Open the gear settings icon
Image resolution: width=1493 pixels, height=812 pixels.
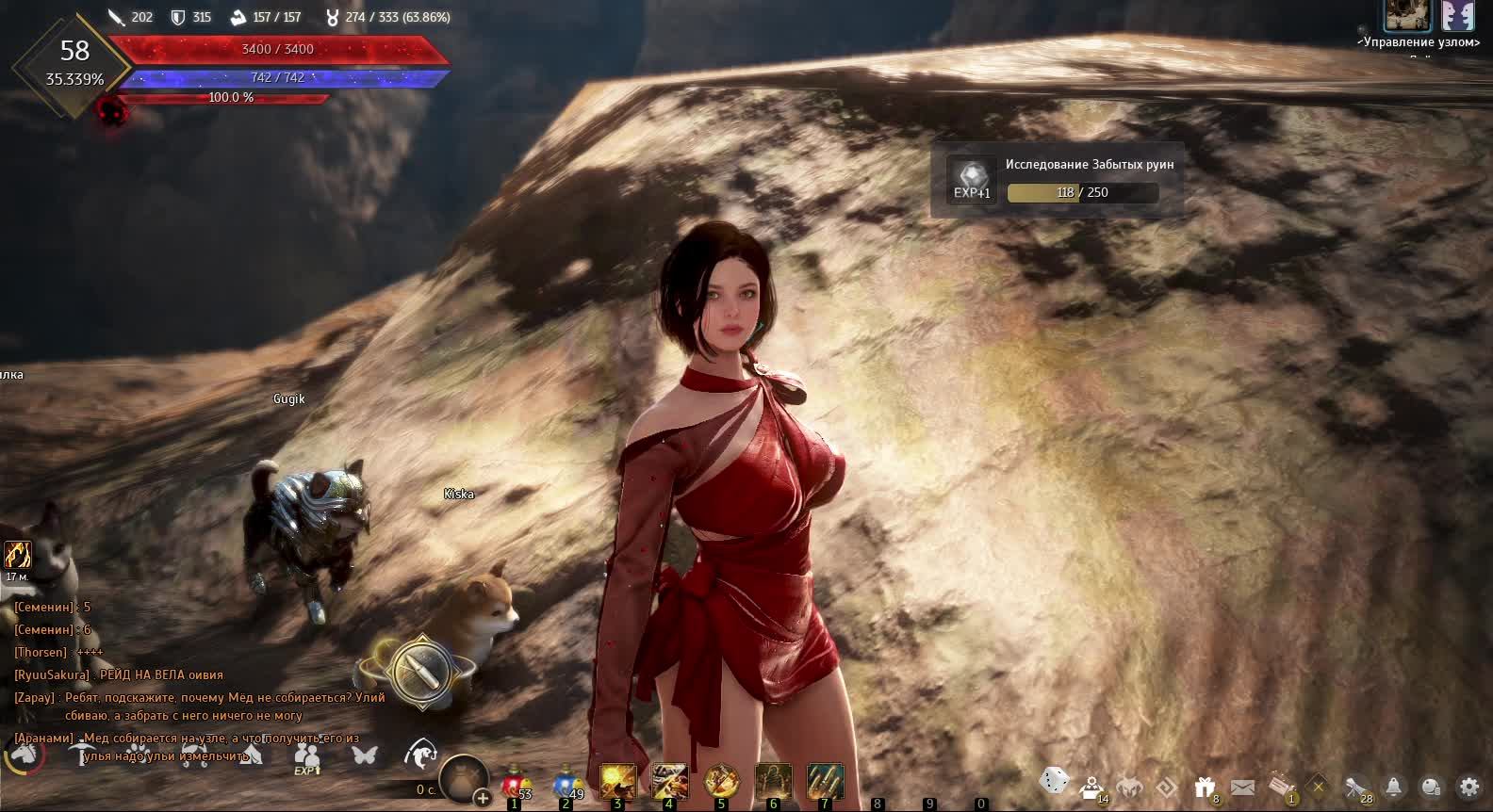[x=1468, y=786]
